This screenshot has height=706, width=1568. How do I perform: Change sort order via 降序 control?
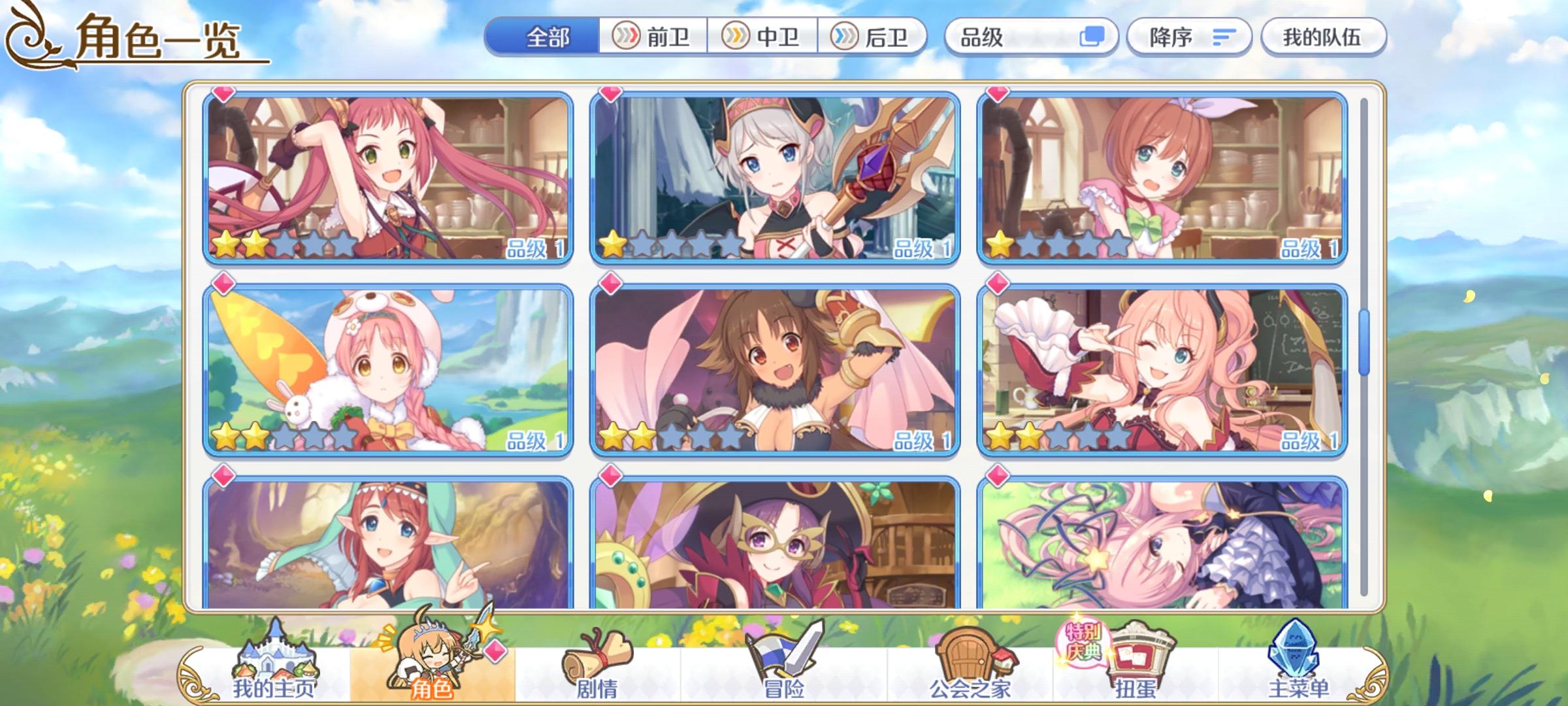(1189, 38)
